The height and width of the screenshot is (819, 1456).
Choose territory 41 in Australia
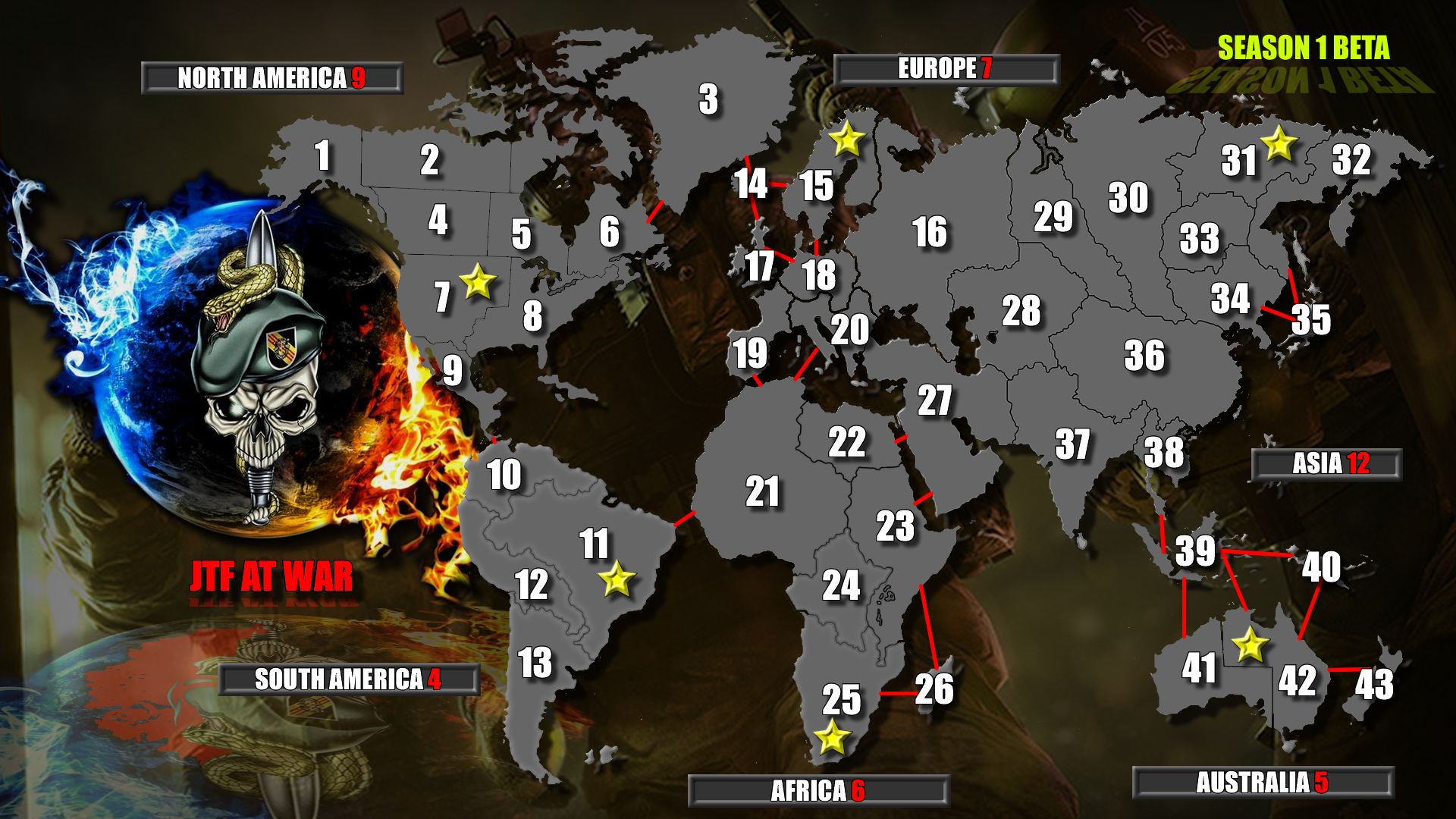tap(1199, 668)
